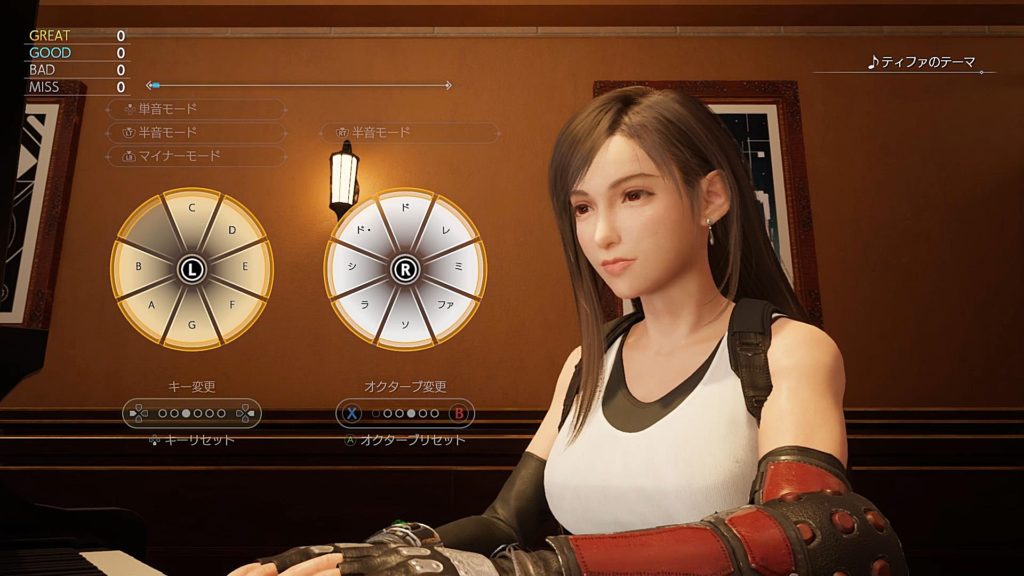
Task: Hit the E wedge of the L wheel
Action: point(247,268)
